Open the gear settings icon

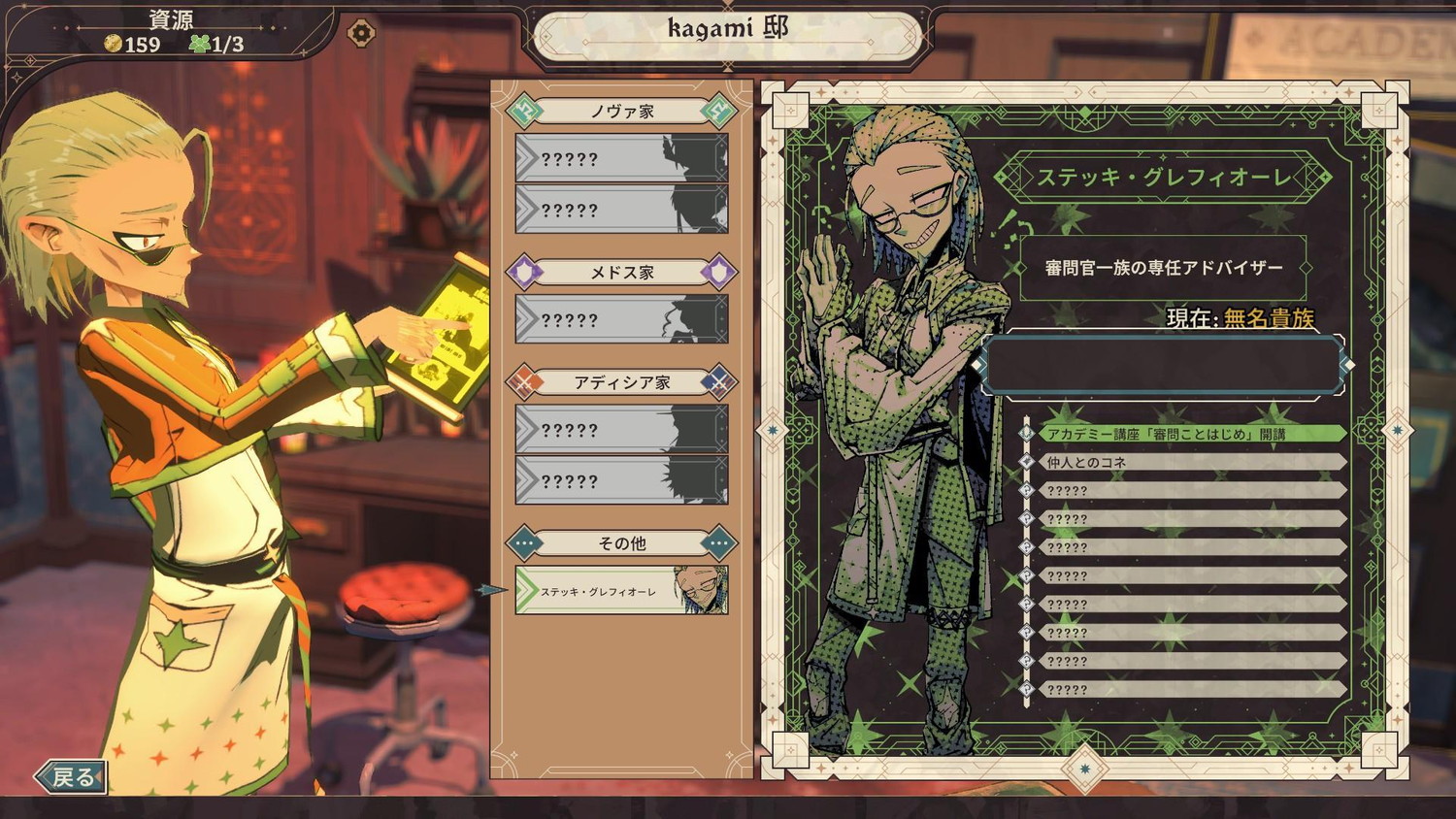click(x=361, y=33)
